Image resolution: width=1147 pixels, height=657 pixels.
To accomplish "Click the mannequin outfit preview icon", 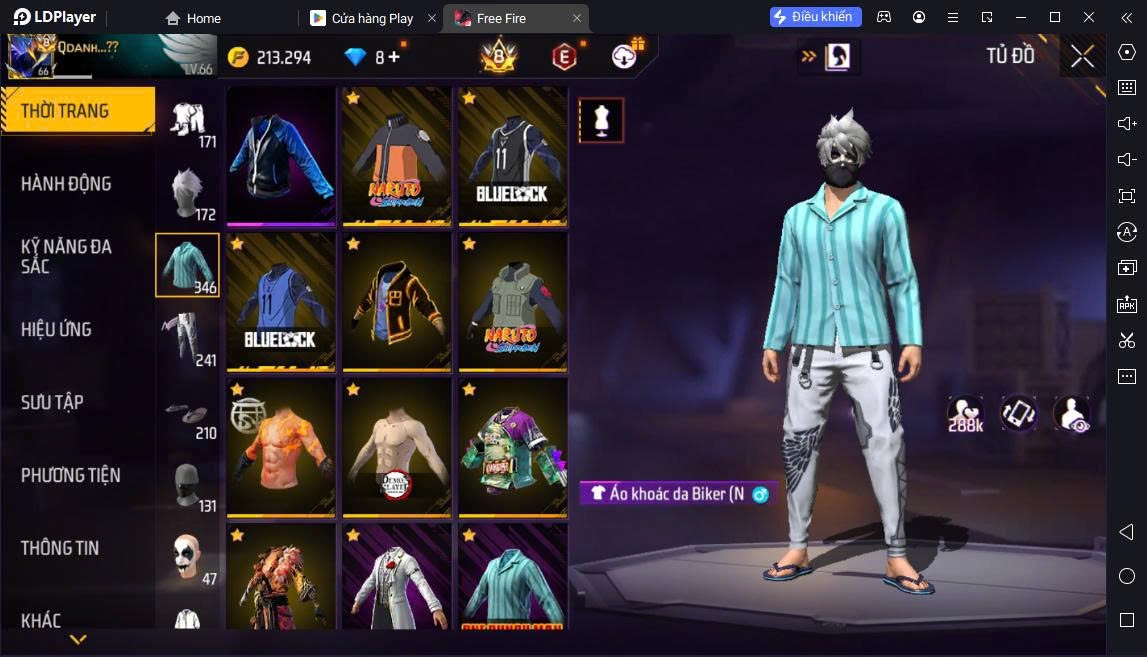I will (x=601, y=120).
